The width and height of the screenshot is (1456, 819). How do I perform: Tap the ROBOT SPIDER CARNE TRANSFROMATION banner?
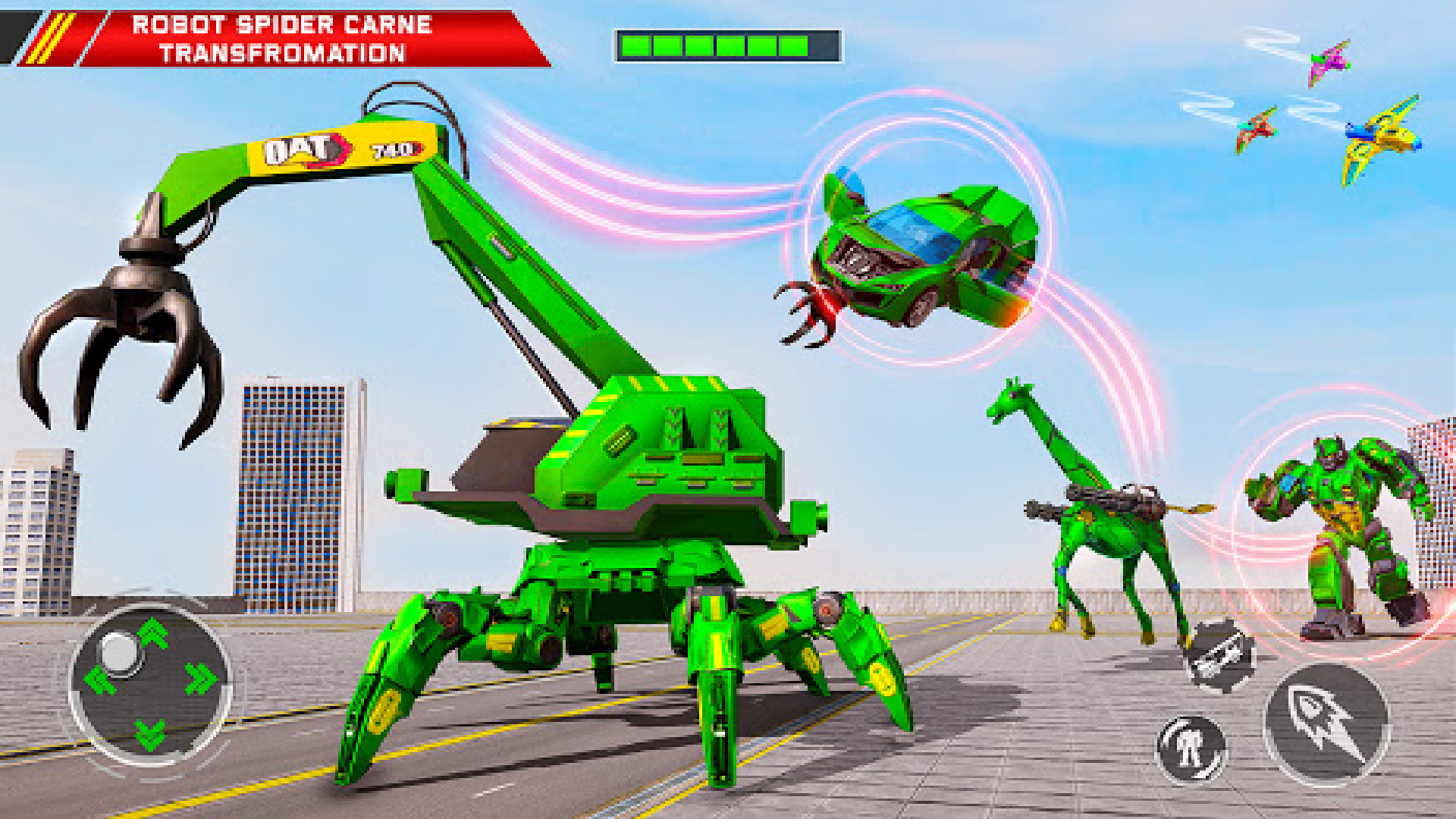pyautogui.click(x=281, y=38)
